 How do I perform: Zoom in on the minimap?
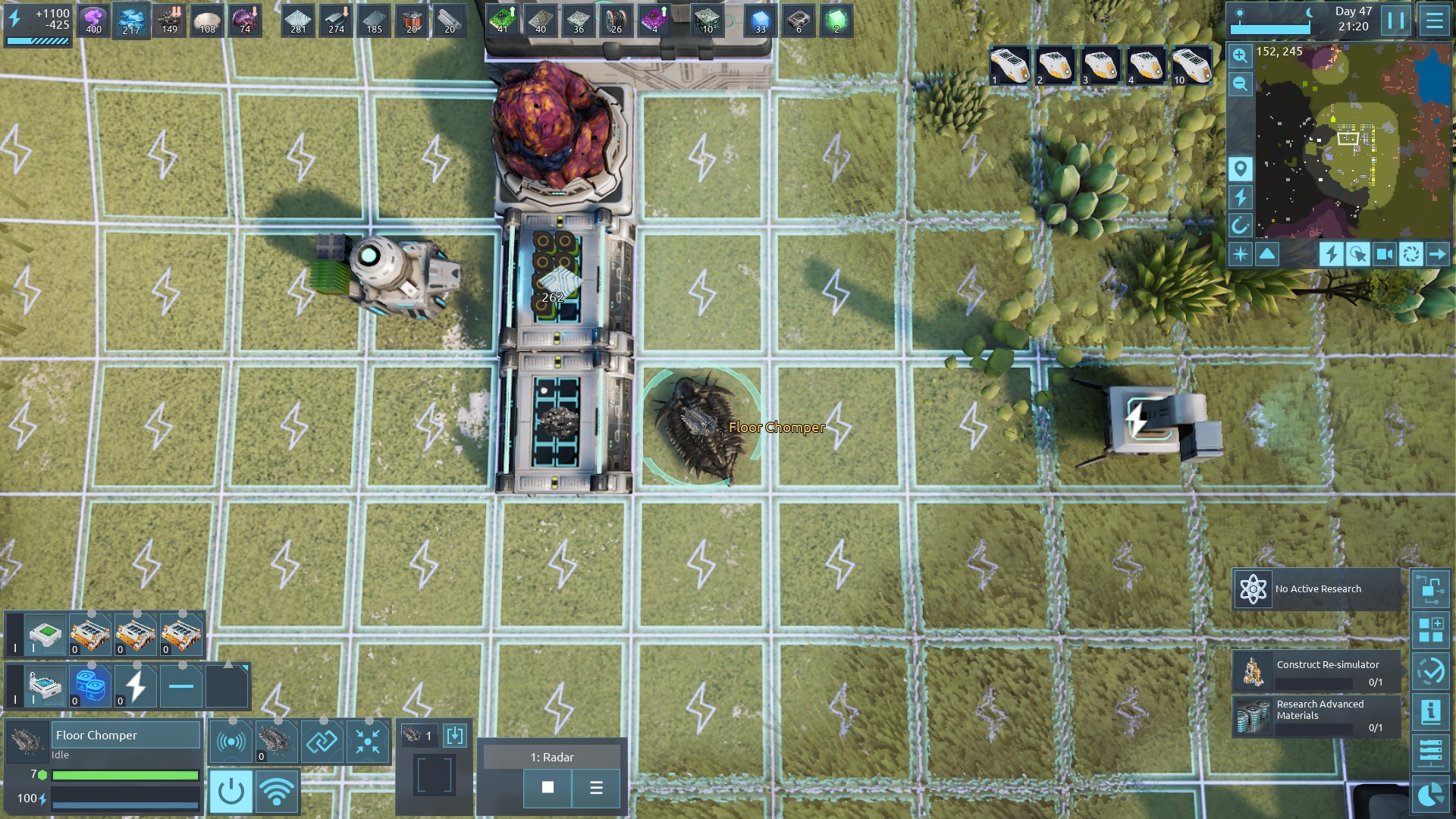[1240, 55]
